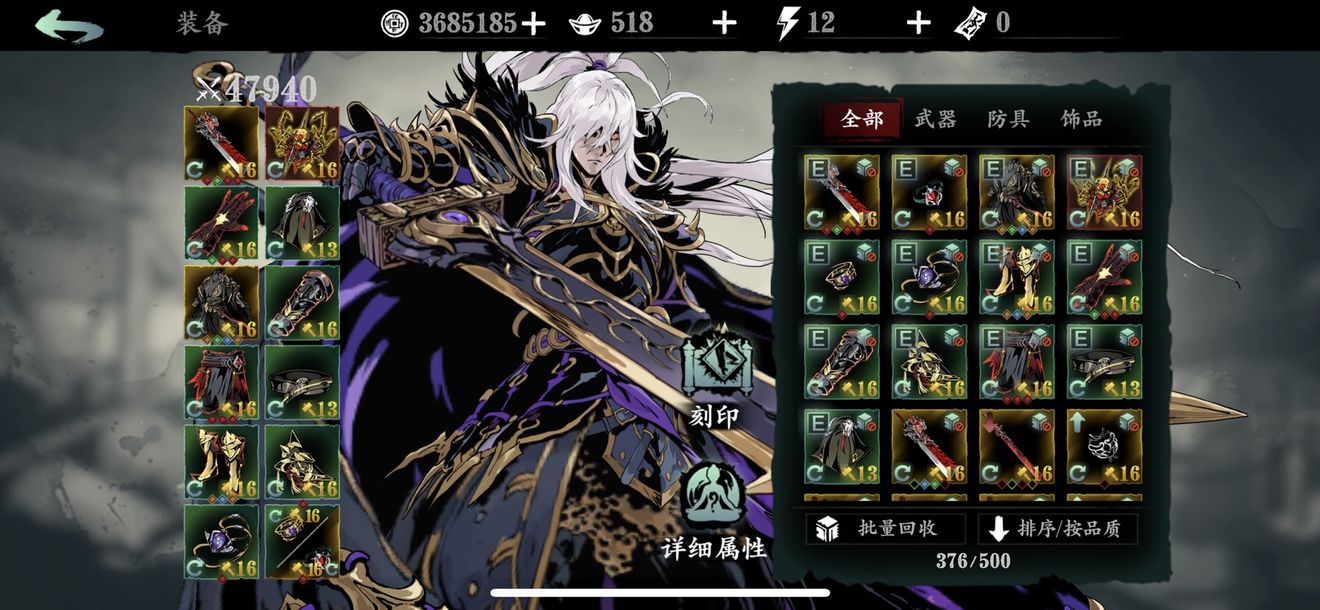This screenshot has height=610, width=1320.
Task: Select the equipped red sword weapon slot
Action: 221,143
